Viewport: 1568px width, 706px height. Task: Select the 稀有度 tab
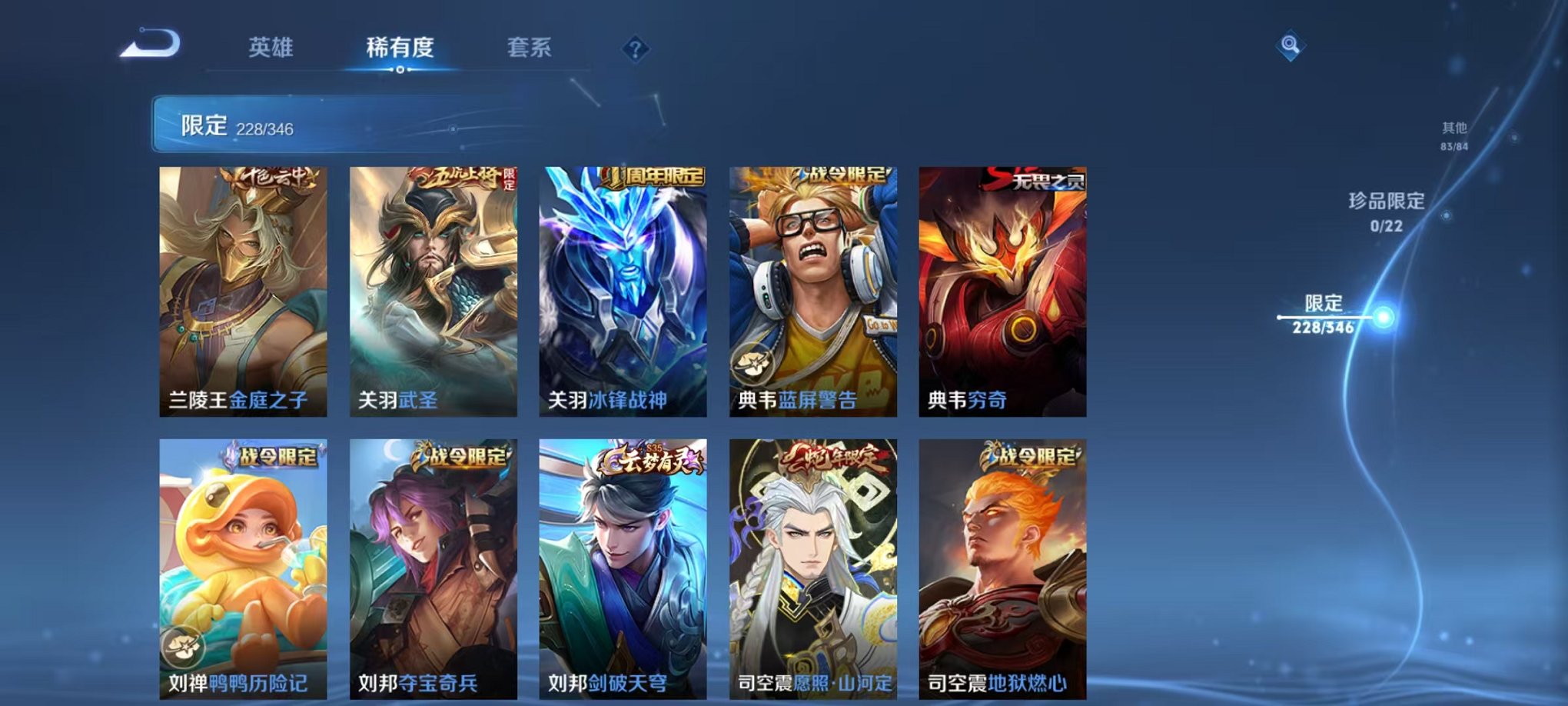[x=399, y=48]
